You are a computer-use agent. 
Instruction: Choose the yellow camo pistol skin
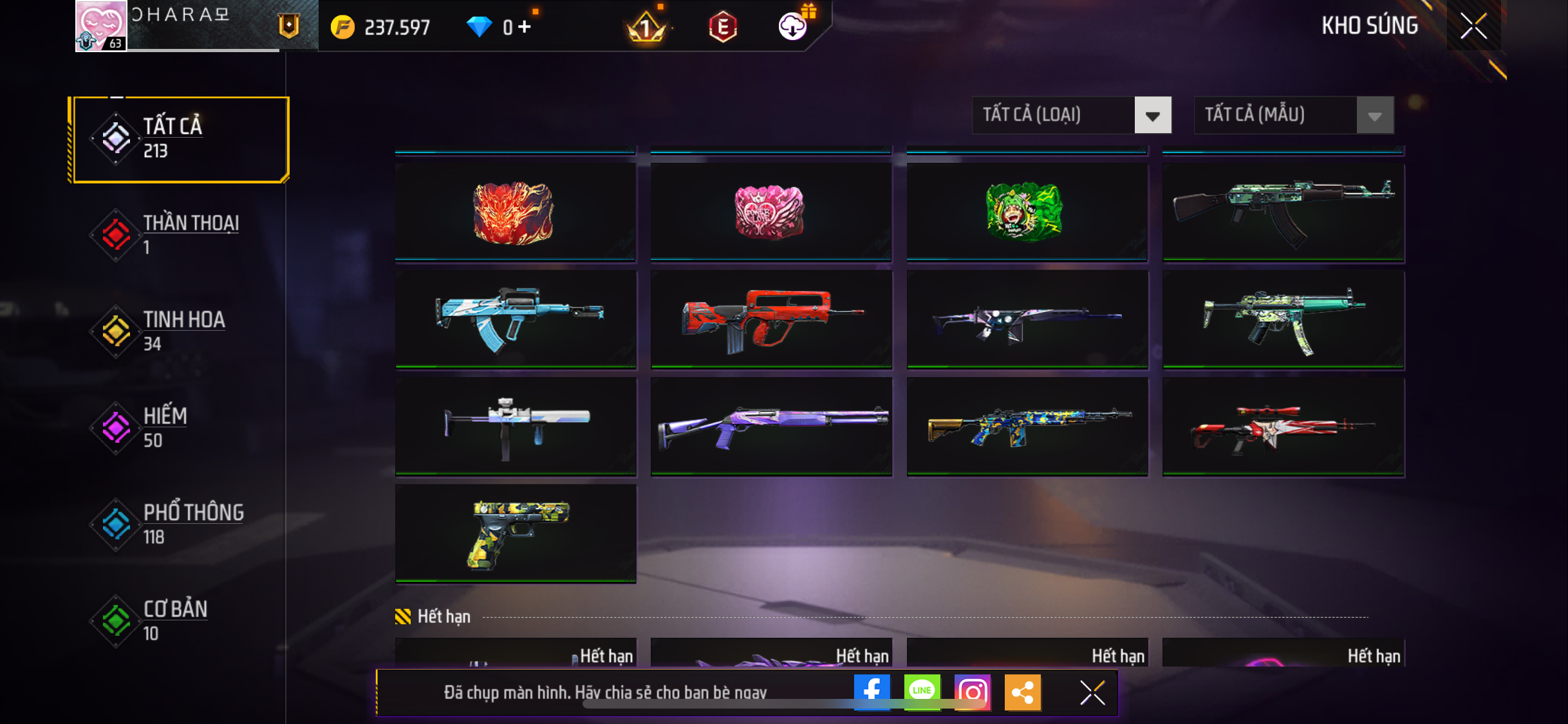[x=515, y=534]
